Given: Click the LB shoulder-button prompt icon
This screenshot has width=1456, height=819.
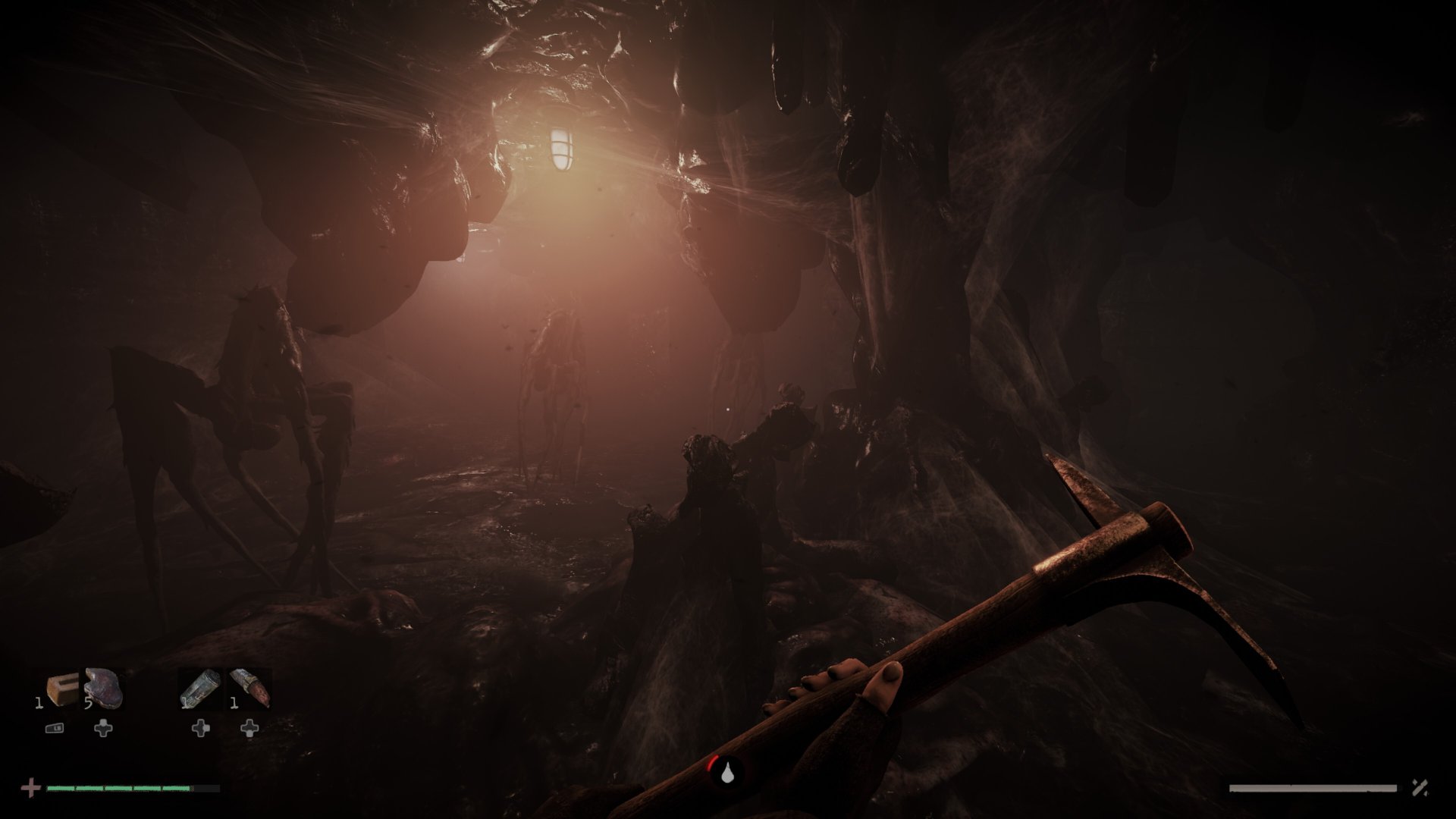Looking at the screenshot, I should pyautogui.click(x=55, y=728).
